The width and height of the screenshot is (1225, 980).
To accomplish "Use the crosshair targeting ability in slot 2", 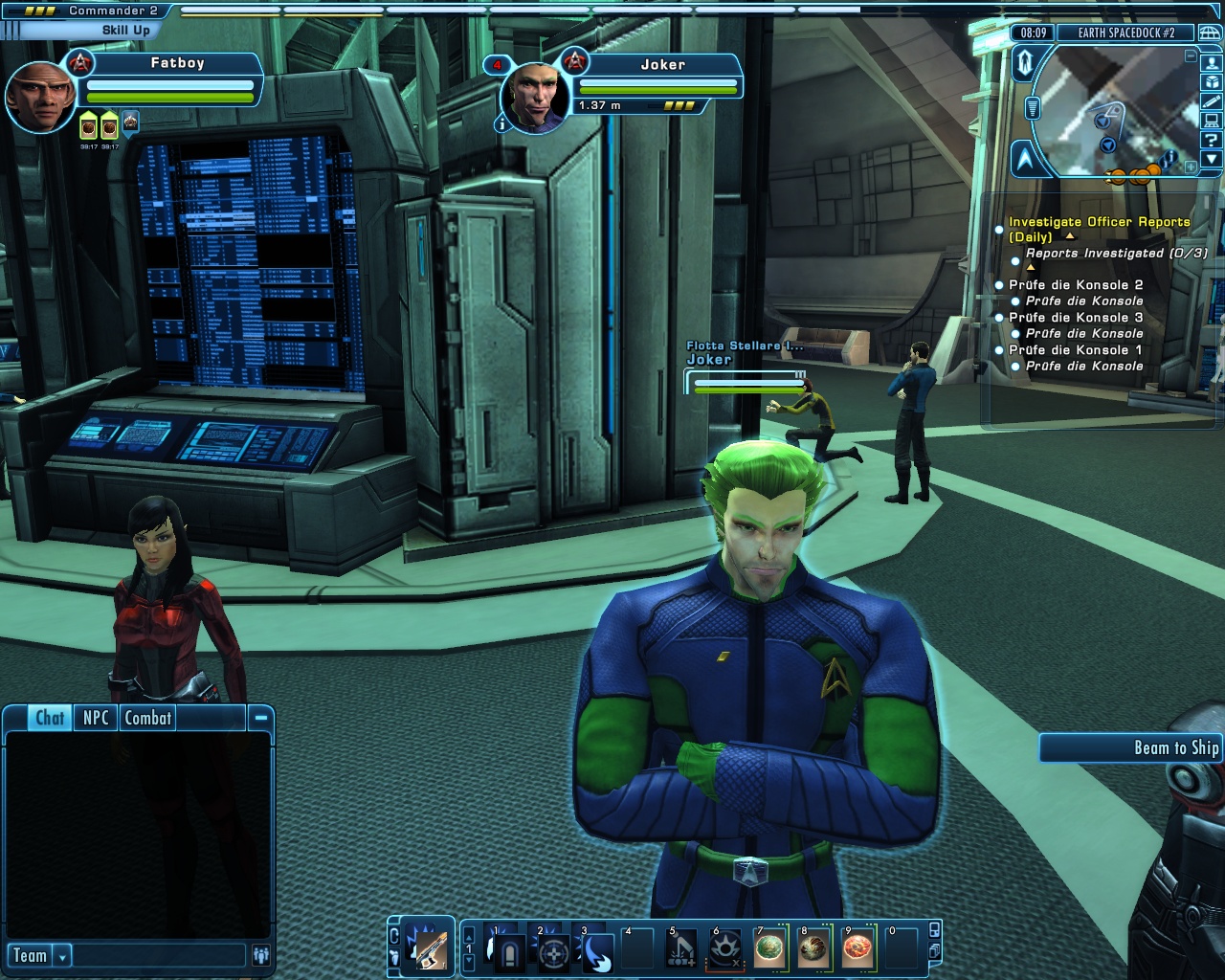I will point(553,951).
